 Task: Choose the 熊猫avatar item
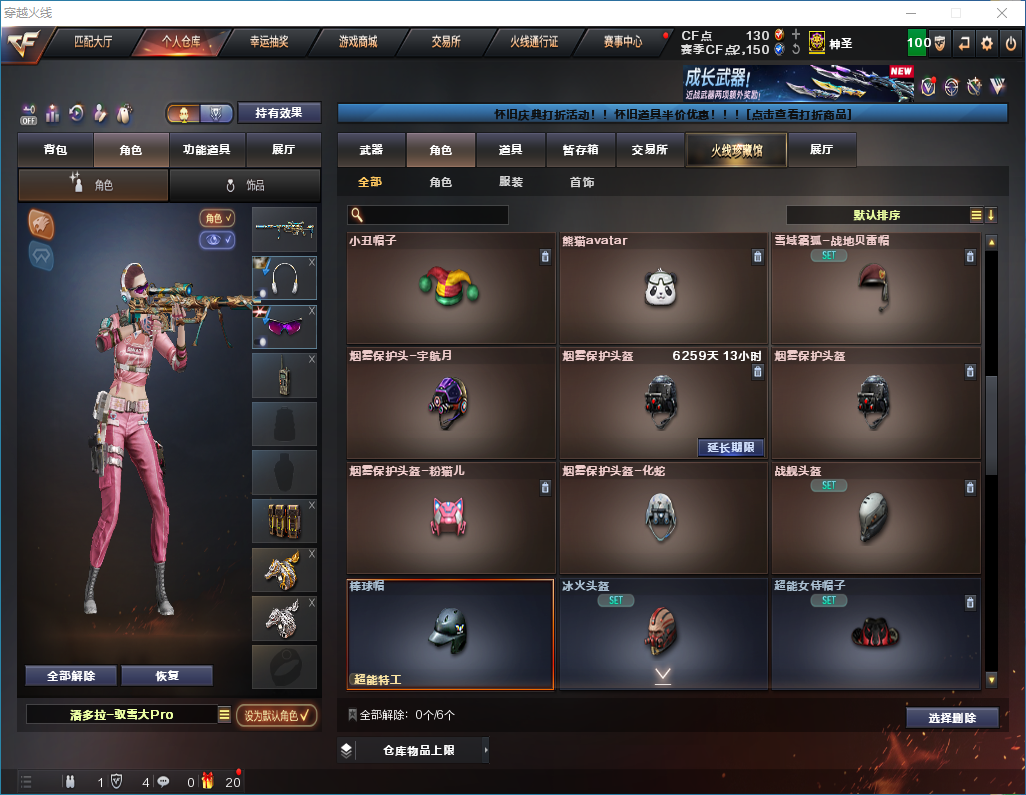pyautogui.click(x=662, y=288)
